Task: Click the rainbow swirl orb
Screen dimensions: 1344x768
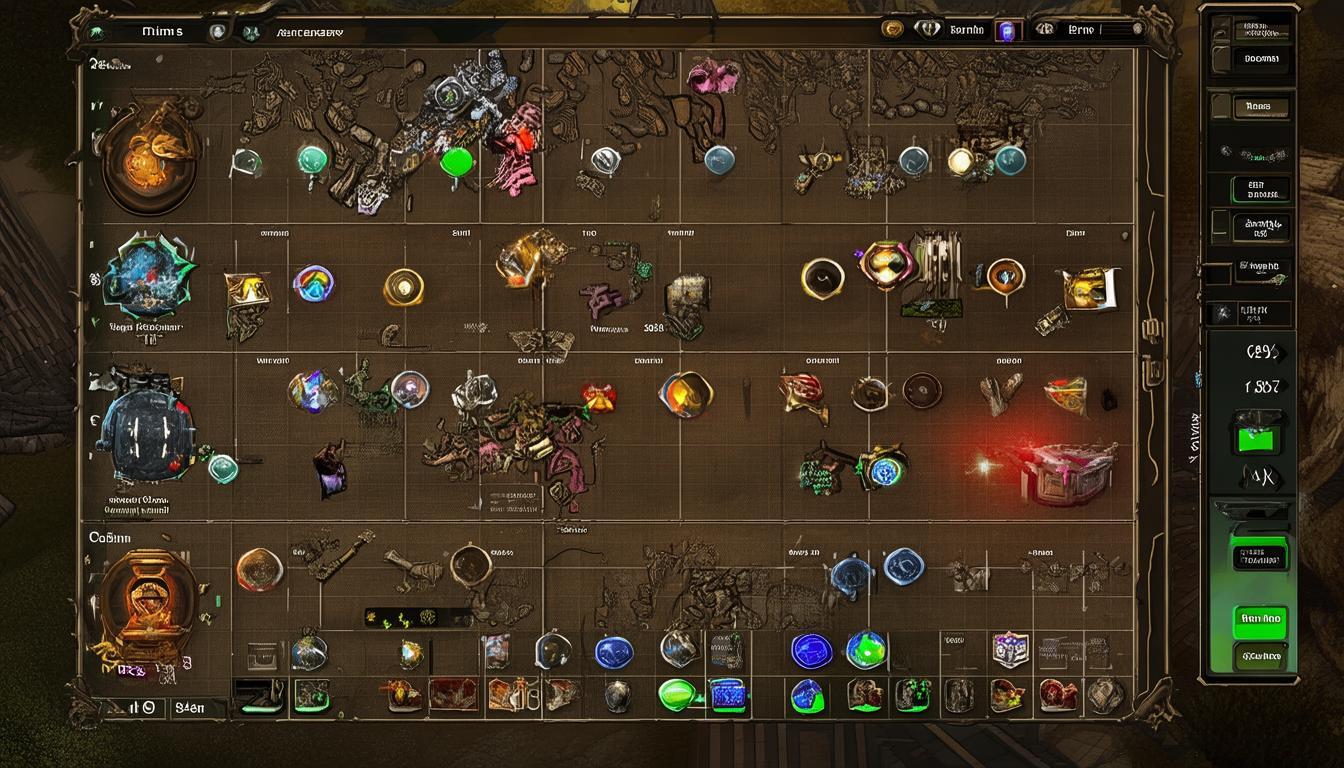Action: point(313,283)
